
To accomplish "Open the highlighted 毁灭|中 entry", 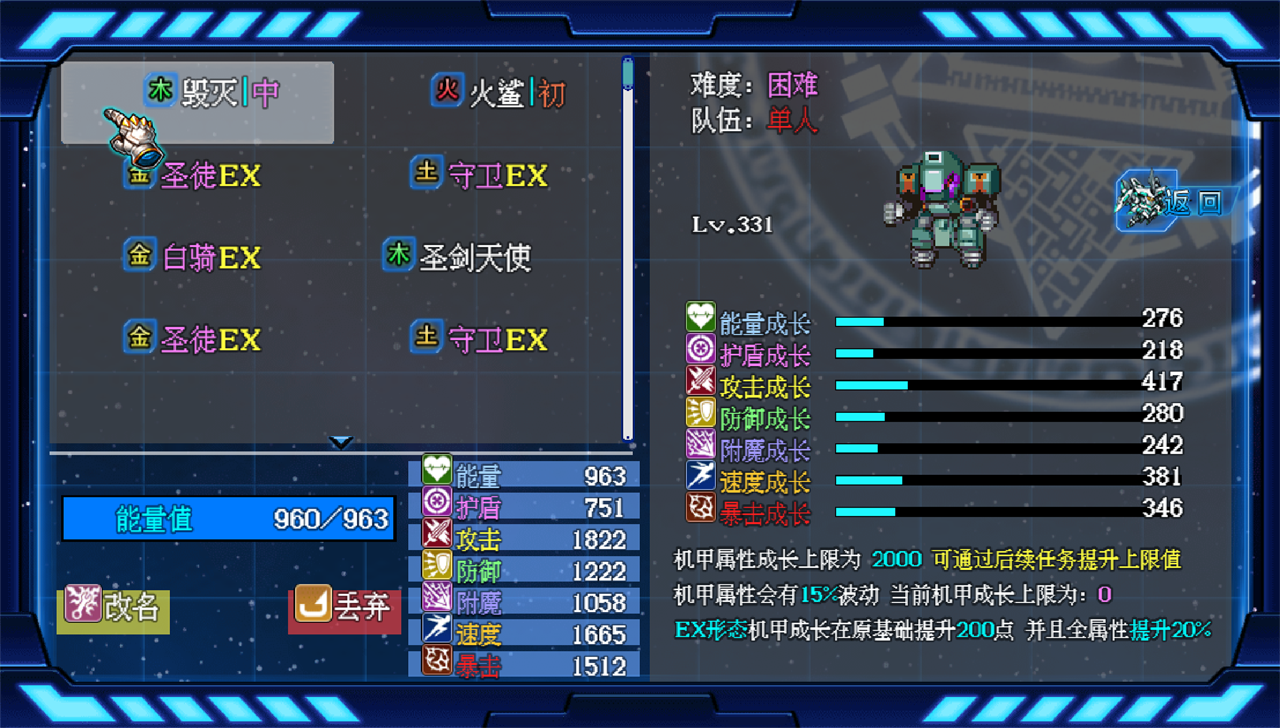I will coord(215,92).
